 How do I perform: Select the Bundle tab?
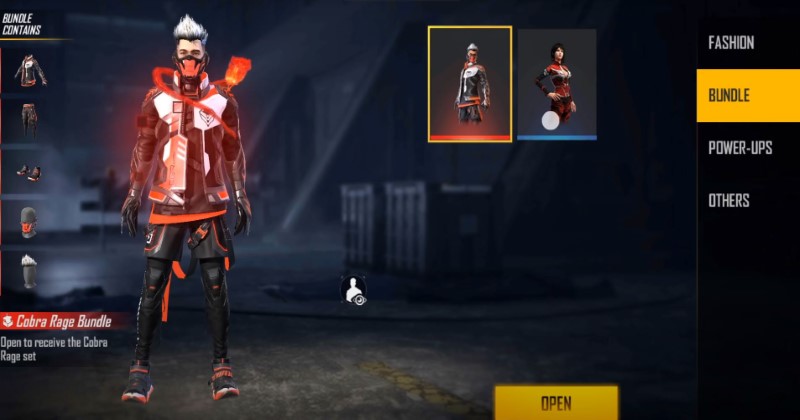point(729,96)
